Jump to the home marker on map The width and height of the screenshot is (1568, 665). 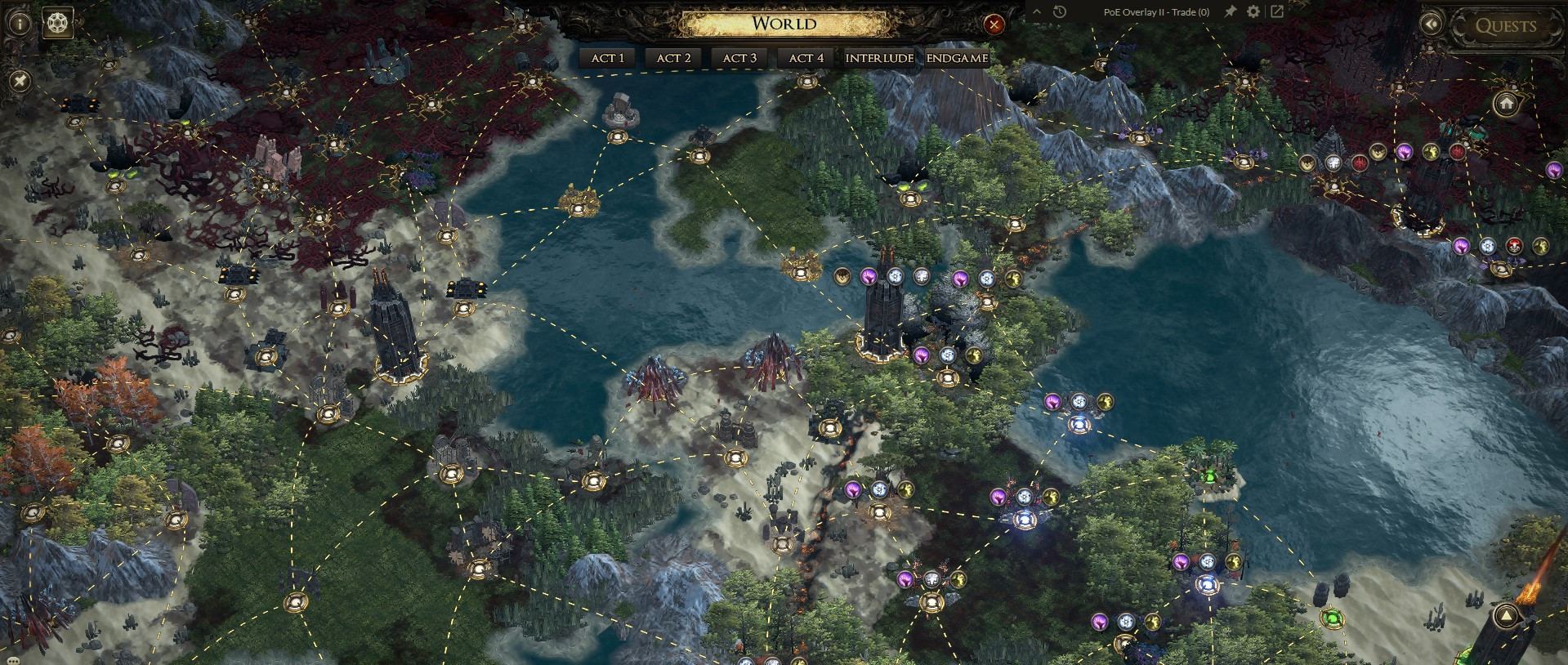(x=1506, y=104)
